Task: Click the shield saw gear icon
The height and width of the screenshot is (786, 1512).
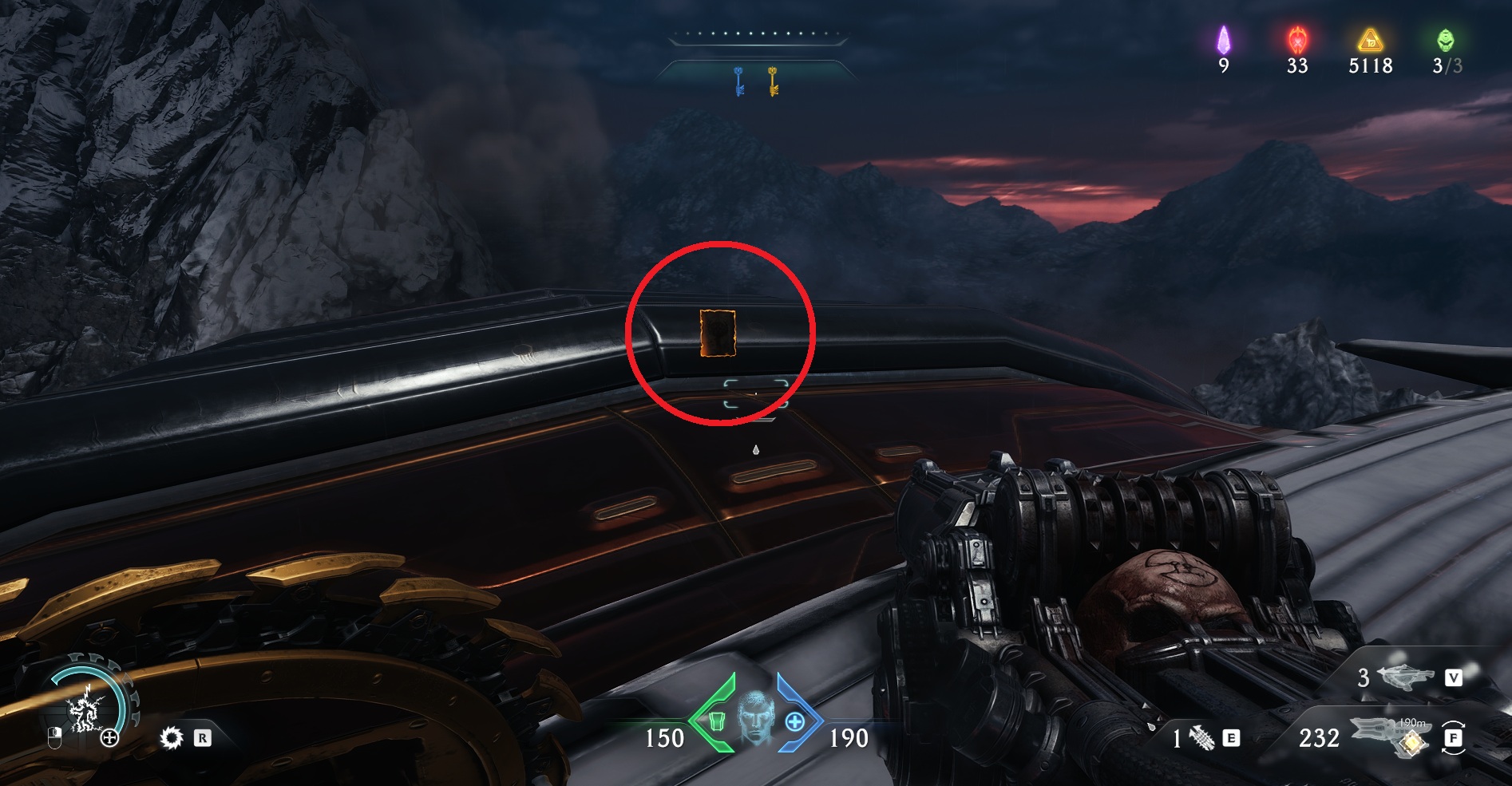Action: 171,738
